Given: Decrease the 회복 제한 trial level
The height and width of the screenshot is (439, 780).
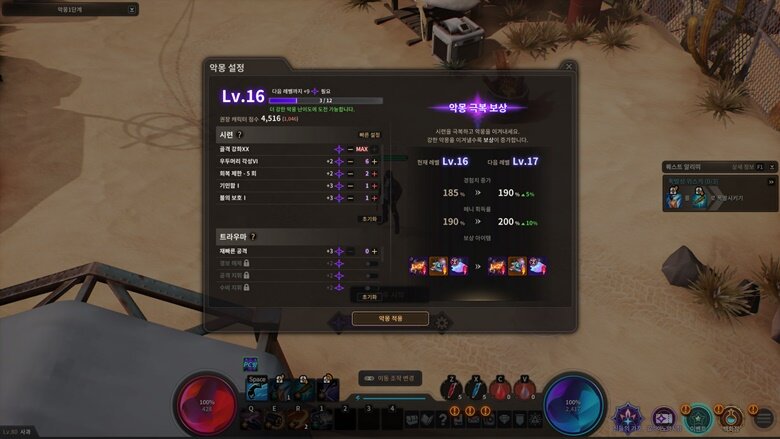Looking at the screenshot, I should [350, 173].
